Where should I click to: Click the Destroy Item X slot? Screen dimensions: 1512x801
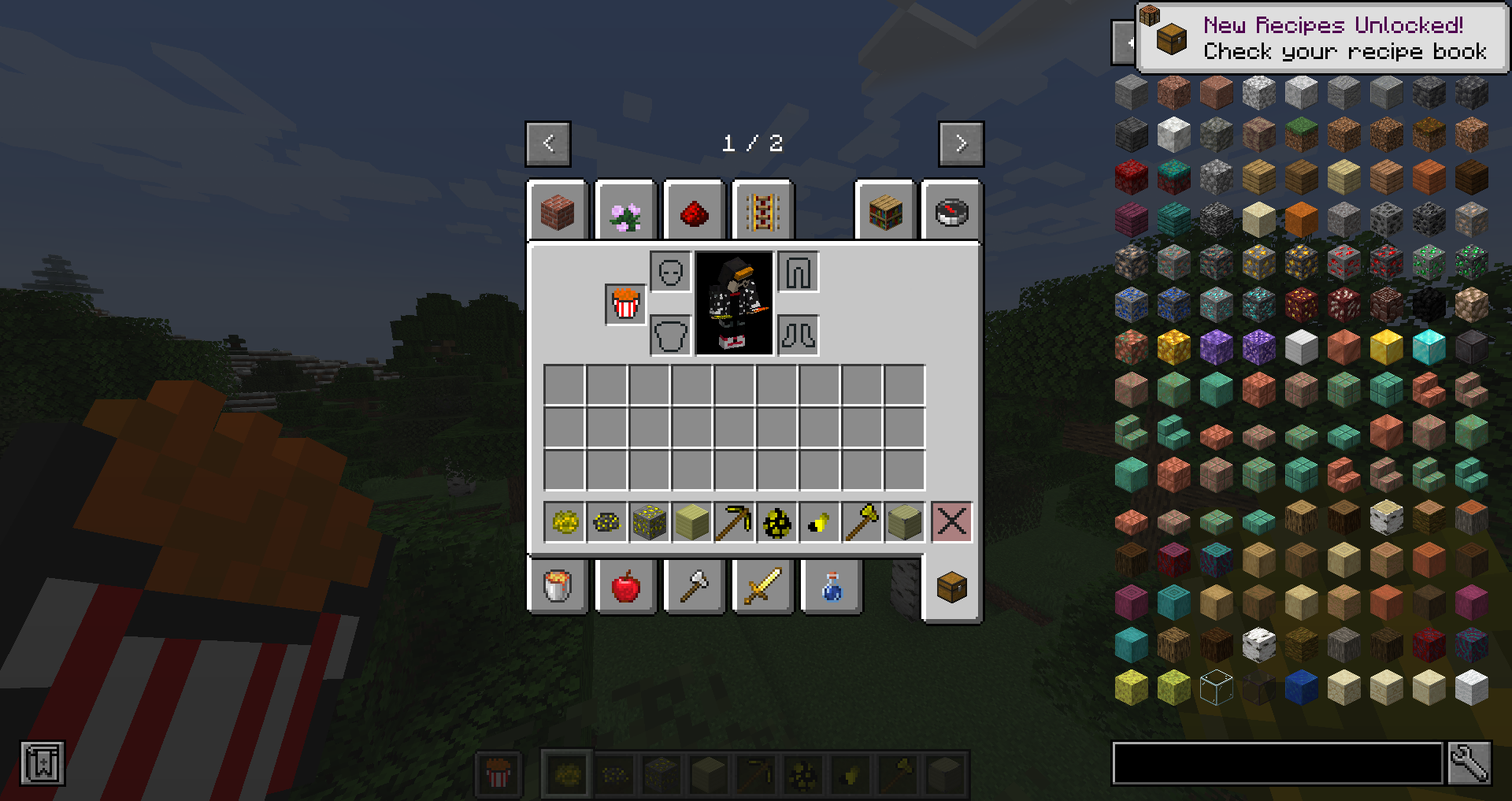pos(951,521)
